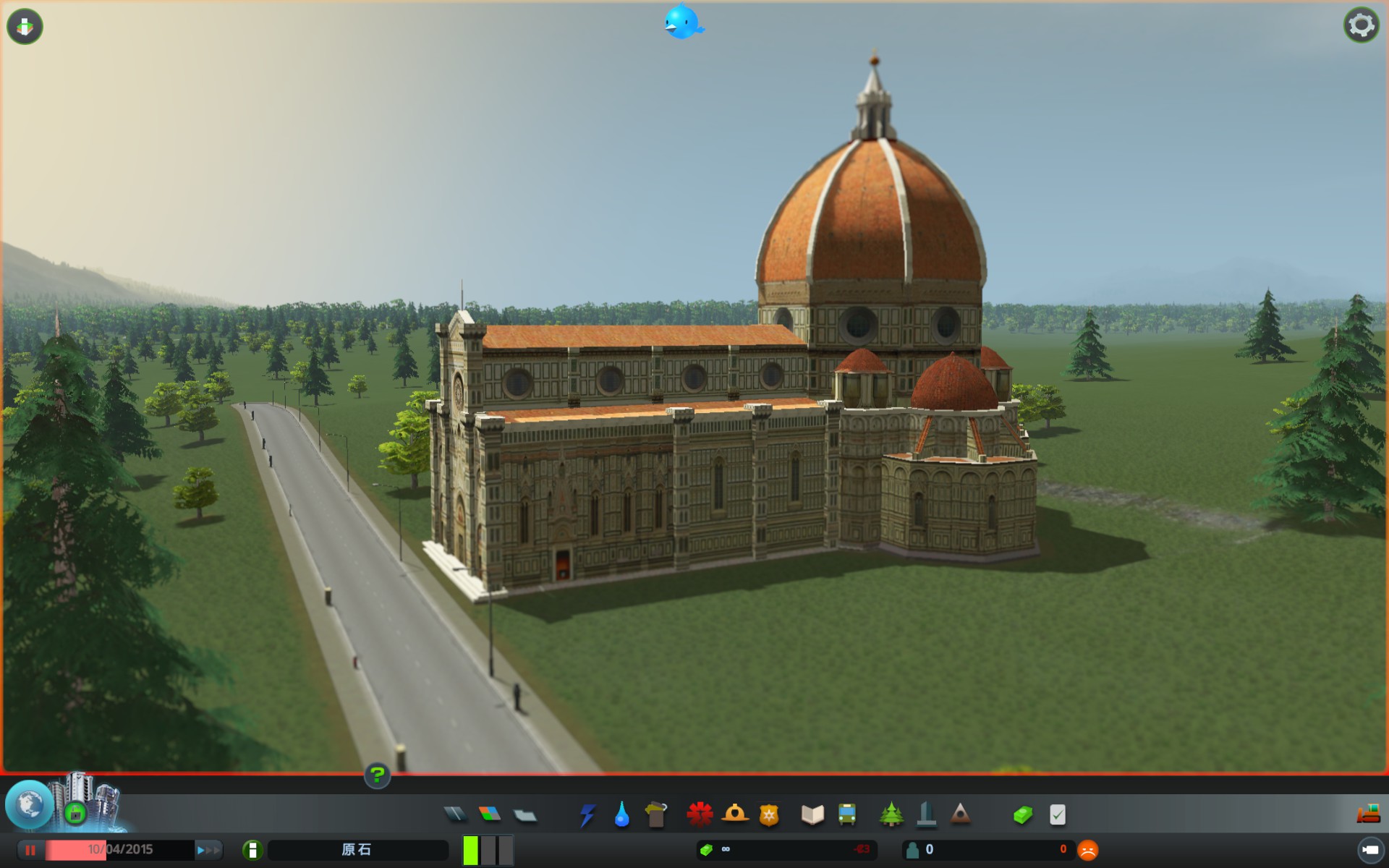The height and width of the screenshot is (868, 1389).
Task: Open the Policies panel checkmark
Action: pyautogui.click(x=1055, y=814)
